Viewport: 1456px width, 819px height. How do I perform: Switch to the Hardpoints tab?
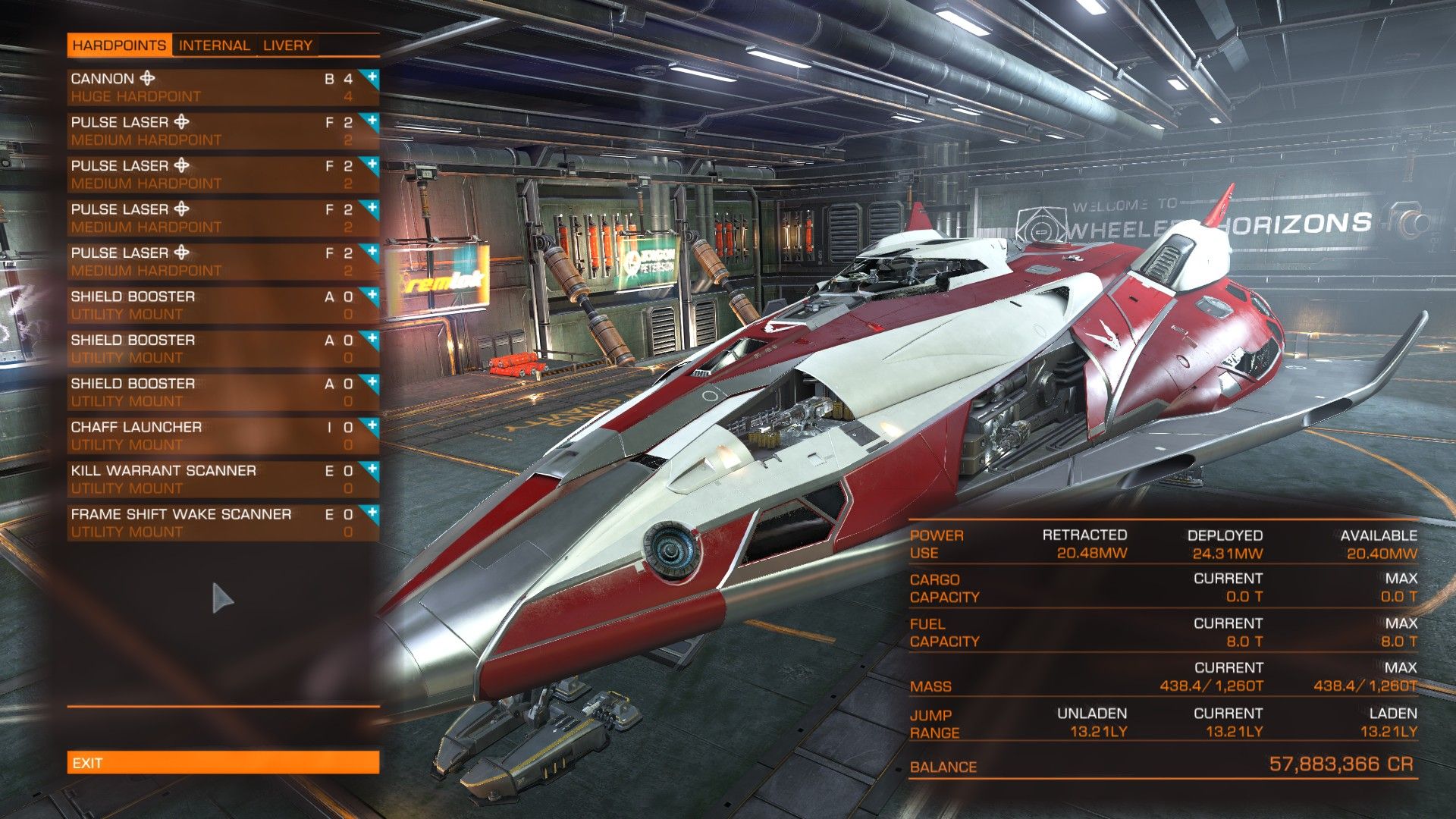point(119,45)
